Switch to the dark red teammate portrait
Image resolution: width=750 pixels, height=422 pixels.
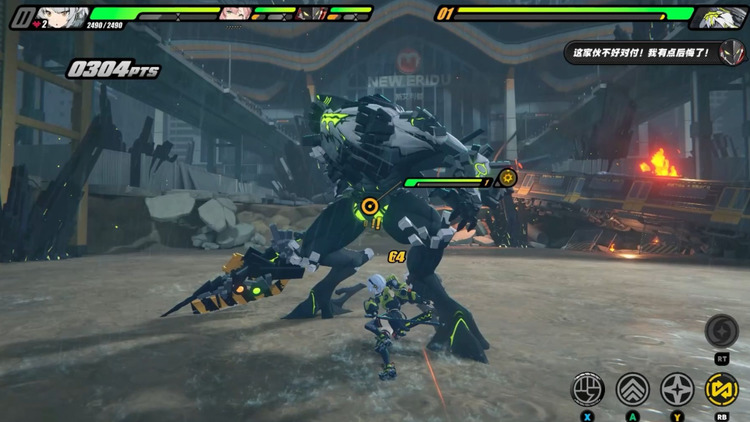(x=312, y=13)
